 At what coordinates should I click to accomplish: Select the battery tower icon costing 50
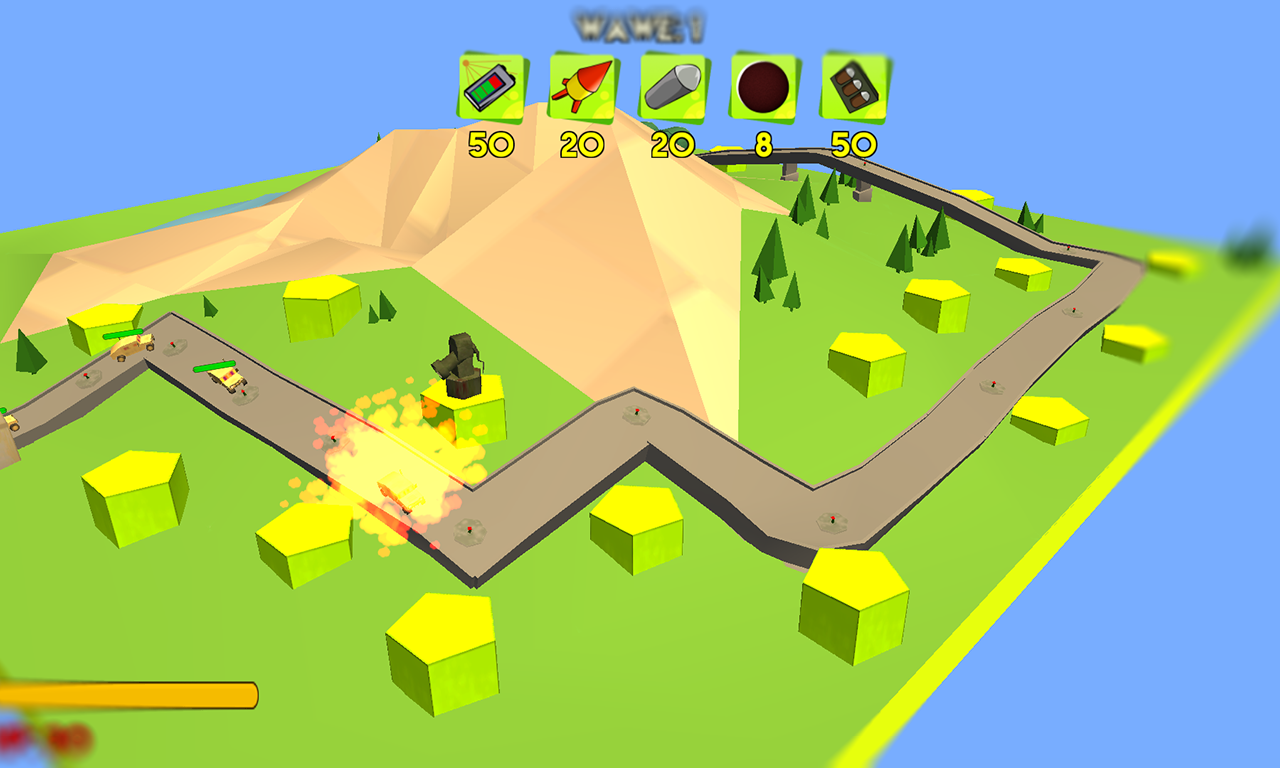pyautogui.click(x=492, y=88)
